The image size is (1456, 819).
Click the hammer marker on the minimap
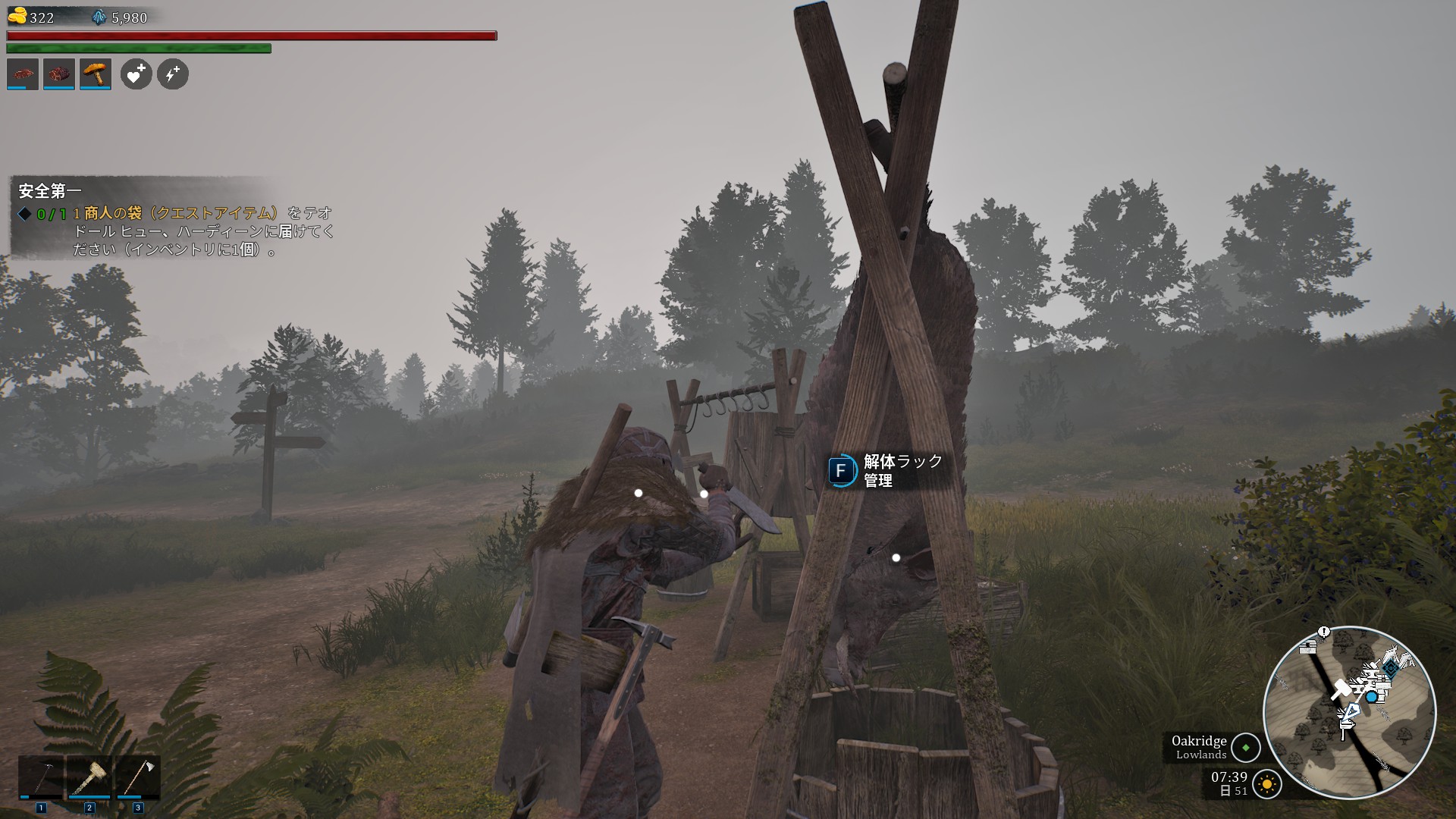(x=1340, y=690)
